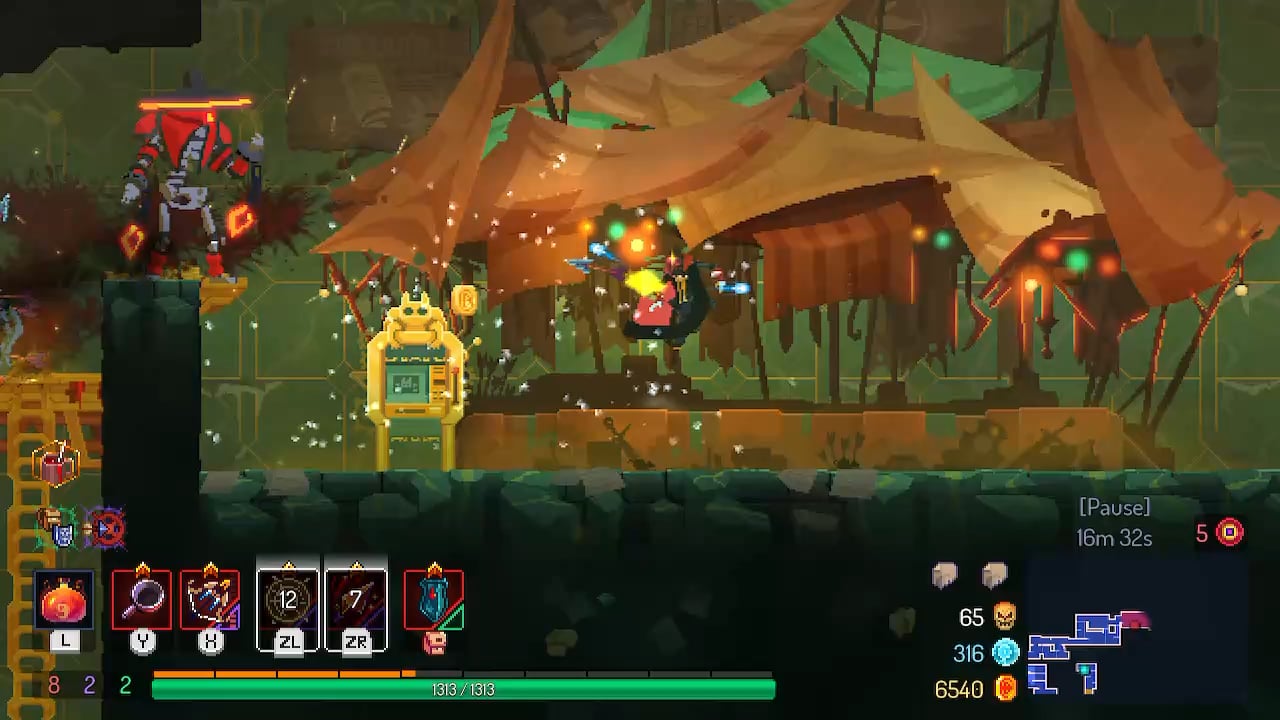
Task: Inspect the red crossed-out mutation icon
Action: (x=104, y=527)
